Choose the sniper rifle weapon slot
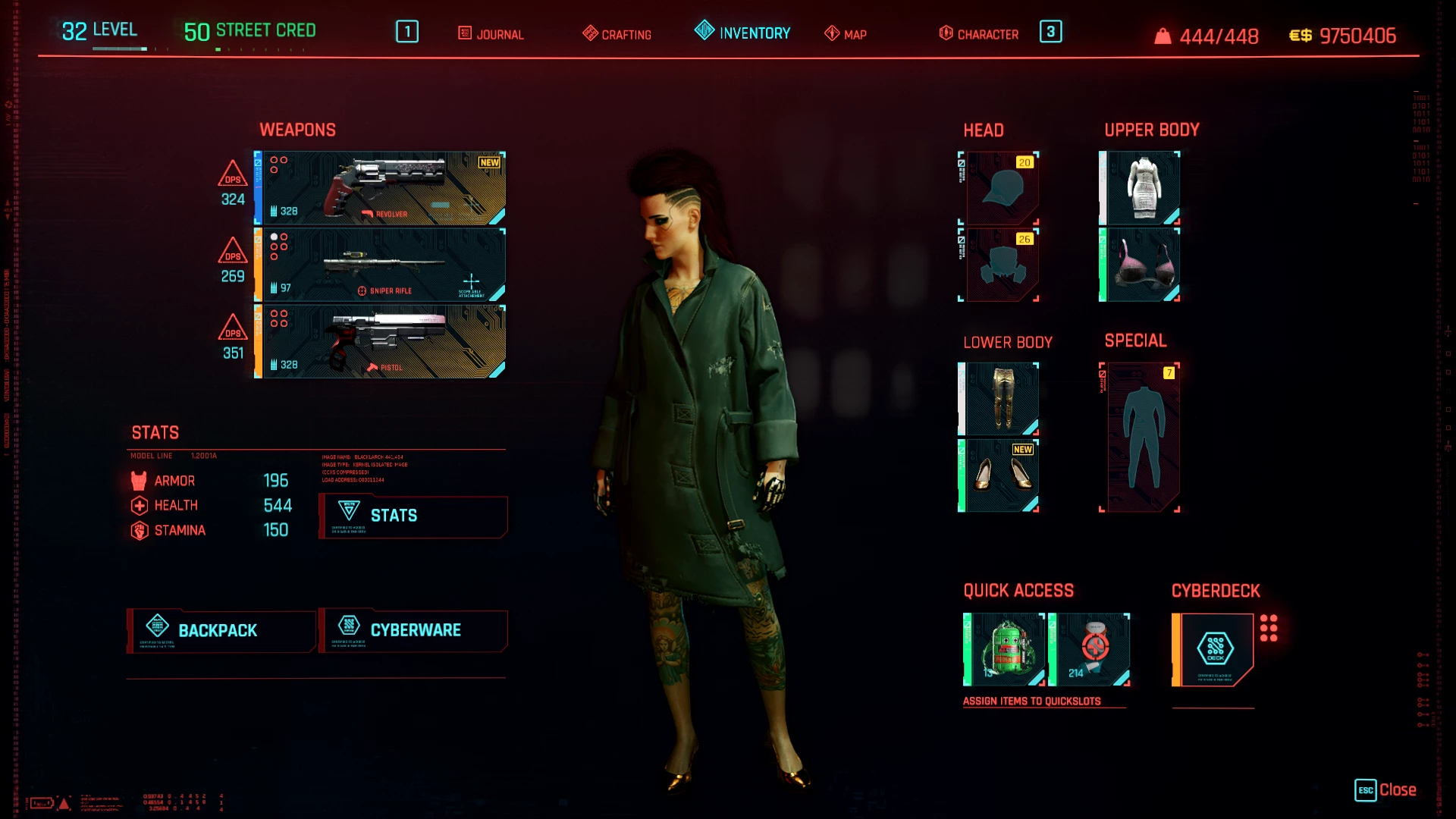The image size is (1456, 819). (381, 265)
